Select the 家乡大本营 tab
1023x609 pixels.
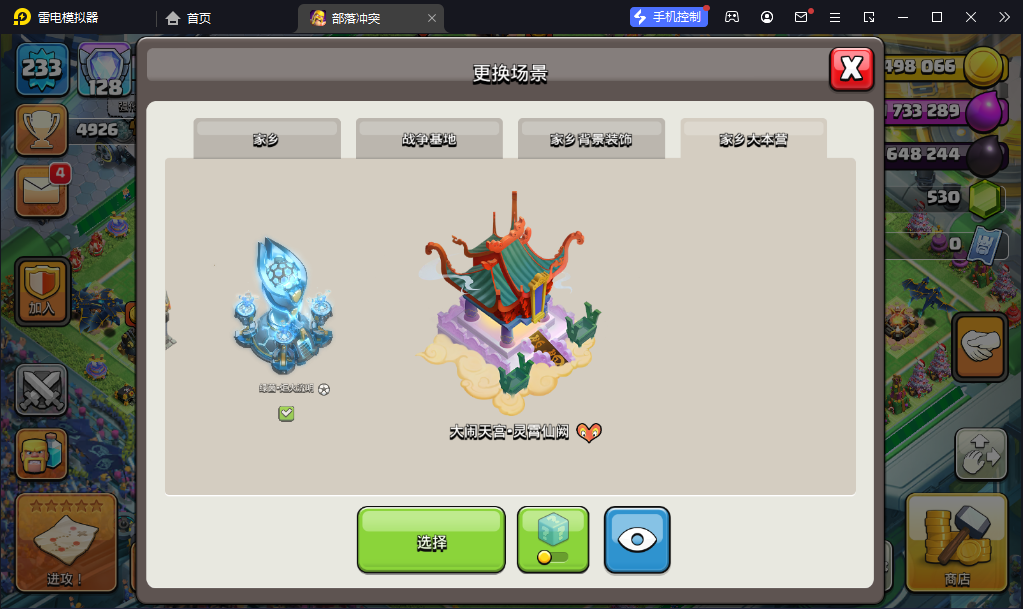[753, 139]
